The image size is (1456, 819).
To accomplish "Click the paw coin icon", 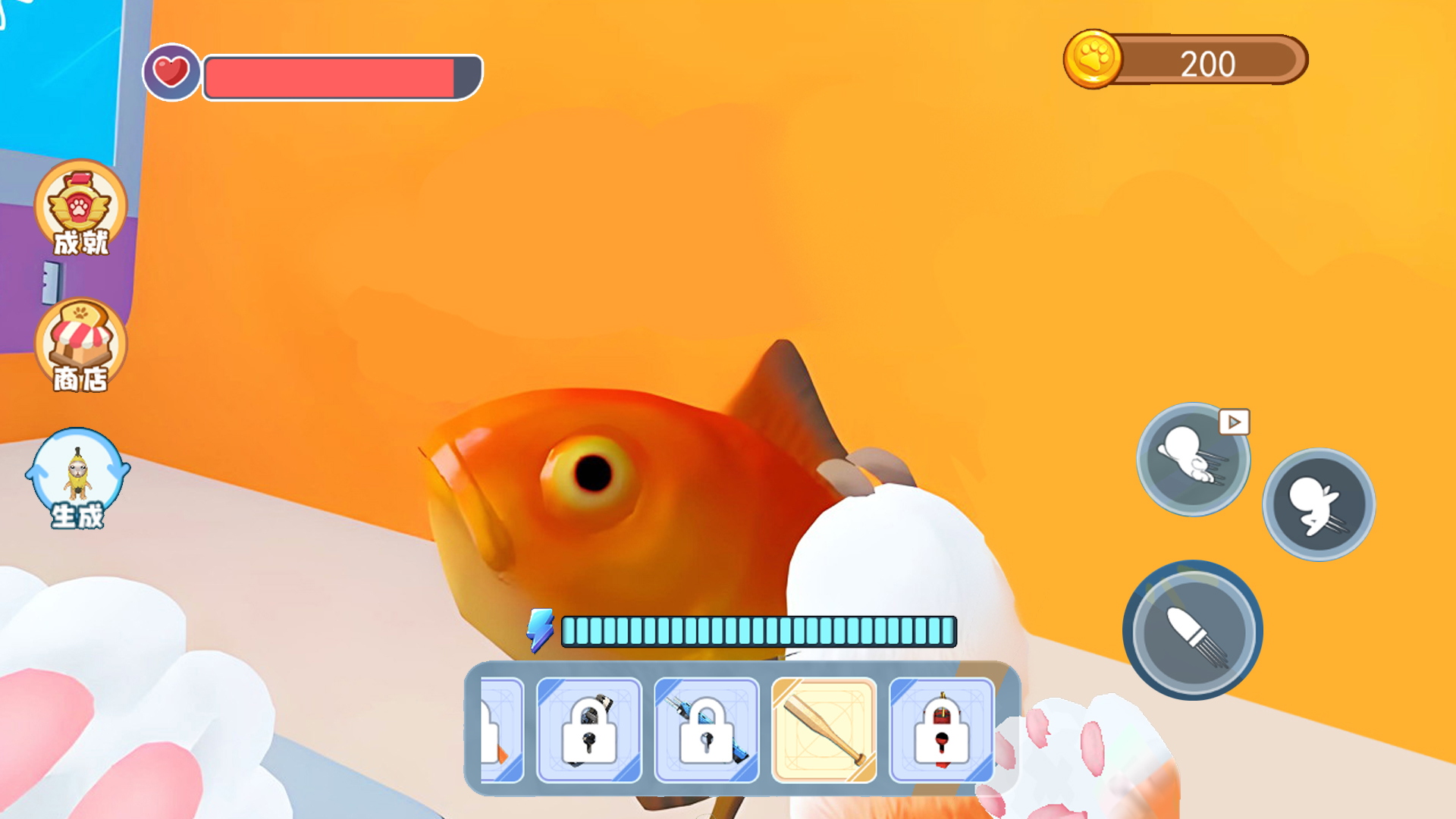I will point(1093,59).
